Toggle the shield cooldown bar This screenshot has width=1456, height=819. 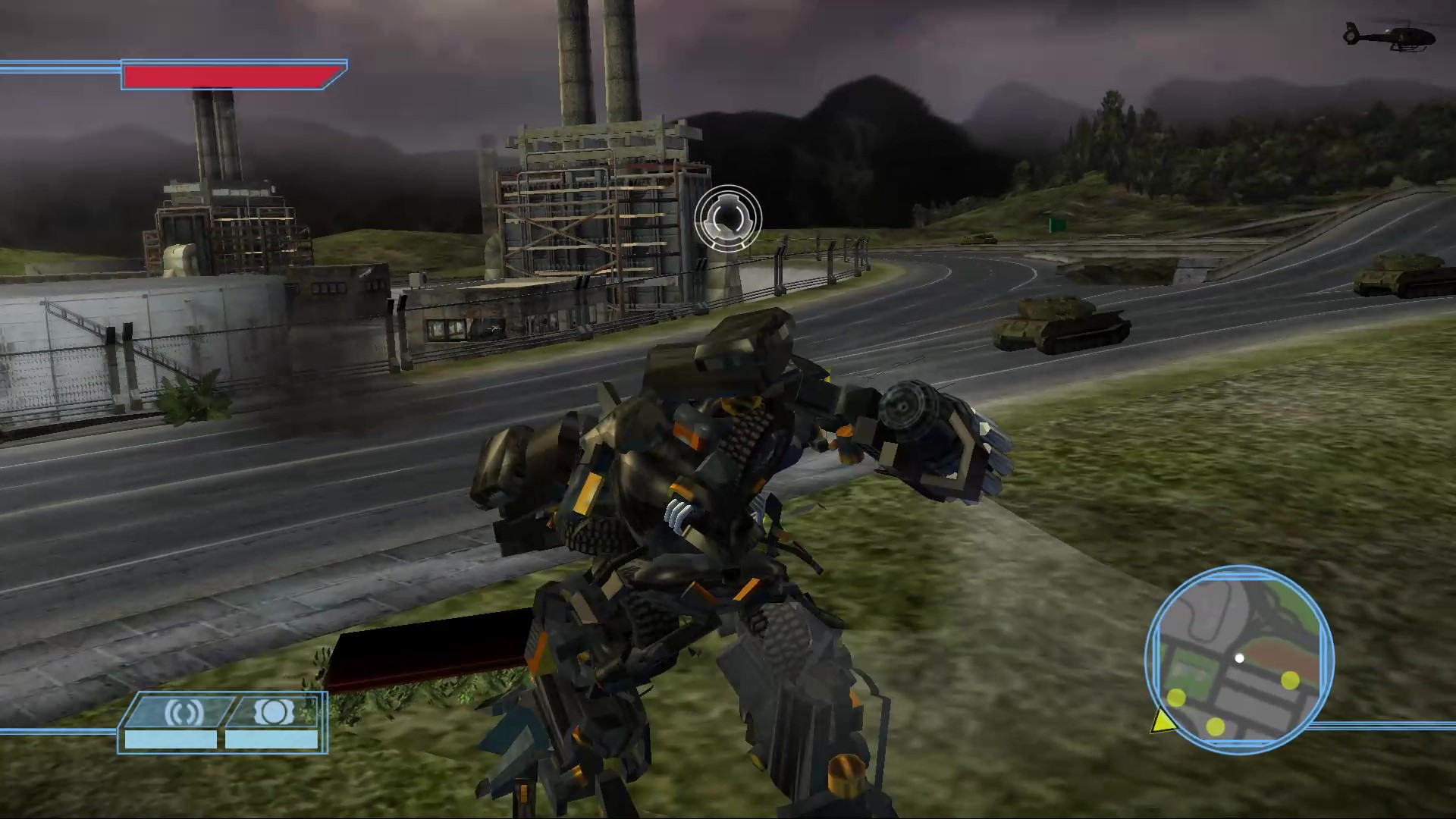[270, 739]
